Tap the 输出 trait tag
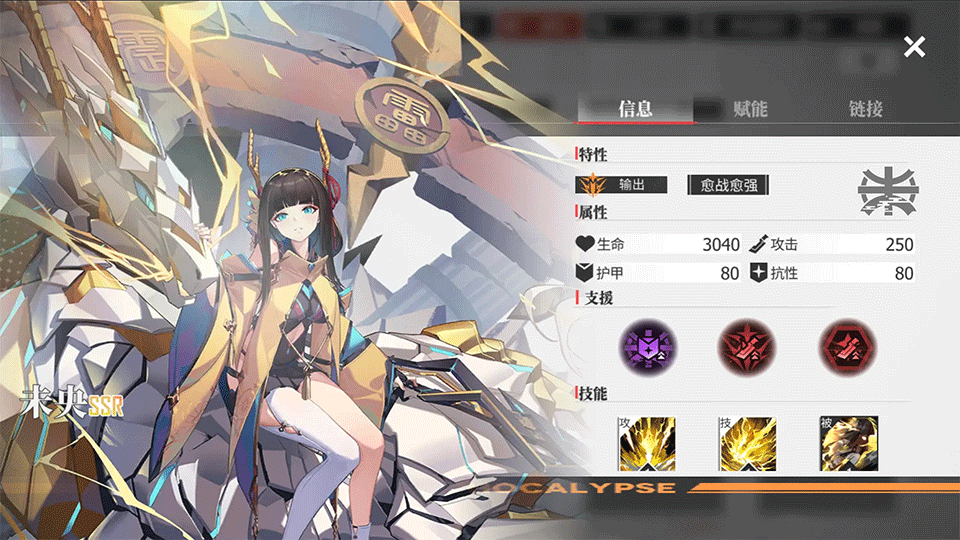 coord(623,185)
